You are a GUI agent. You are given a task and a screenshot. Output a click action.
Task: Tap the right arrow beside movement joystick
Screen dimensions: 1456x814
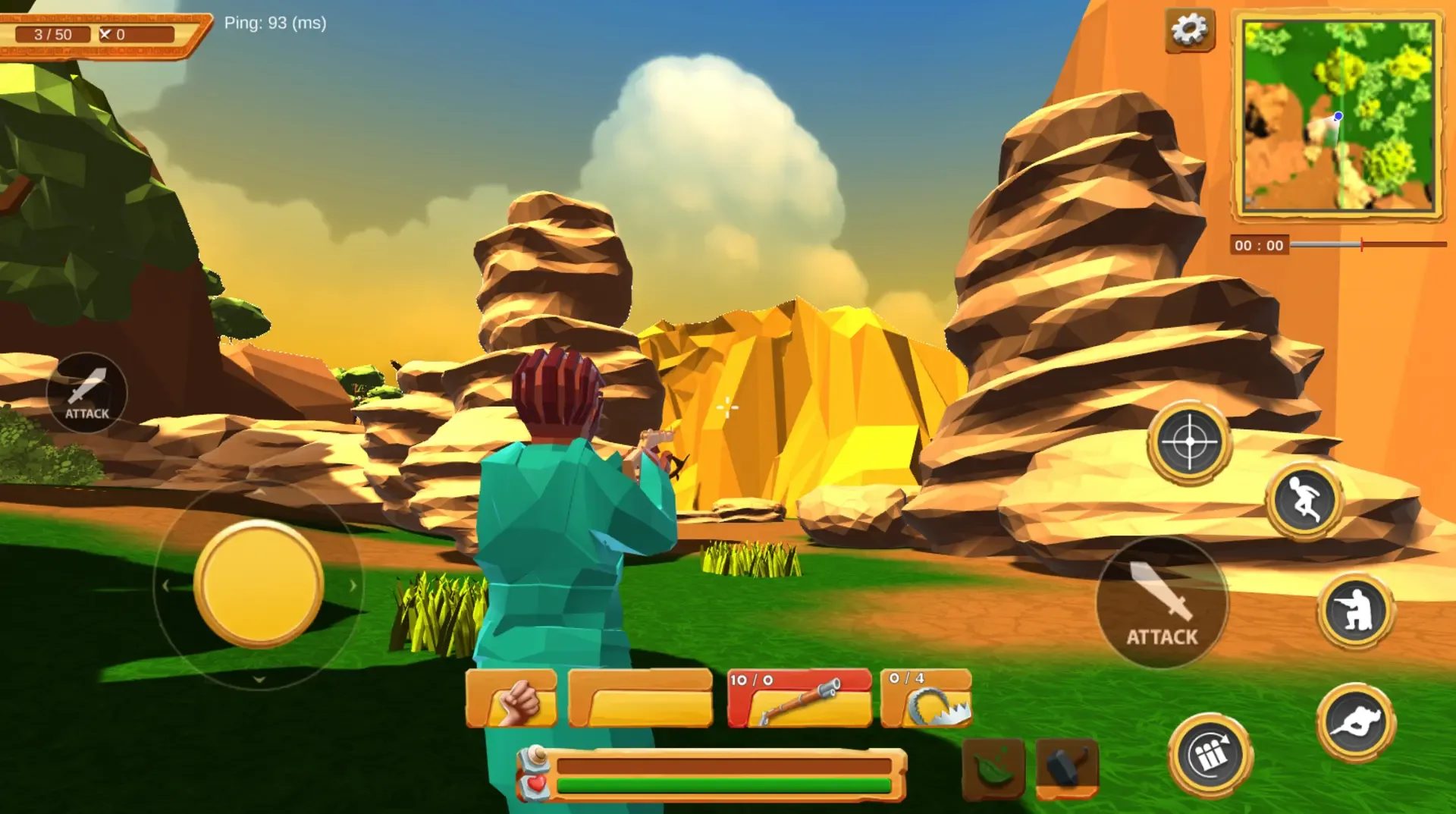[353, 584]
